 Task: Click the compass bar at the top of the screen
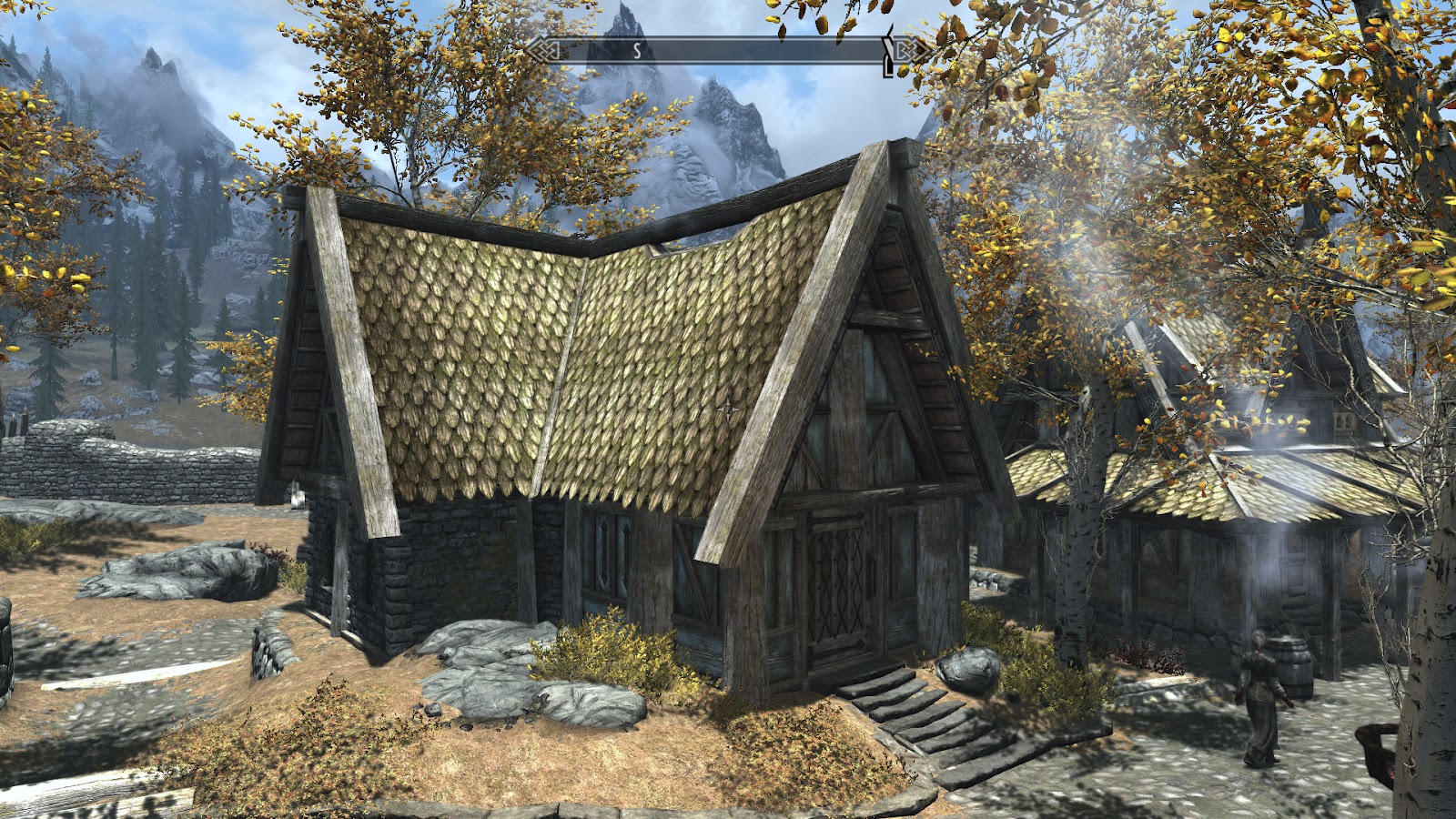tap(719, 52)
